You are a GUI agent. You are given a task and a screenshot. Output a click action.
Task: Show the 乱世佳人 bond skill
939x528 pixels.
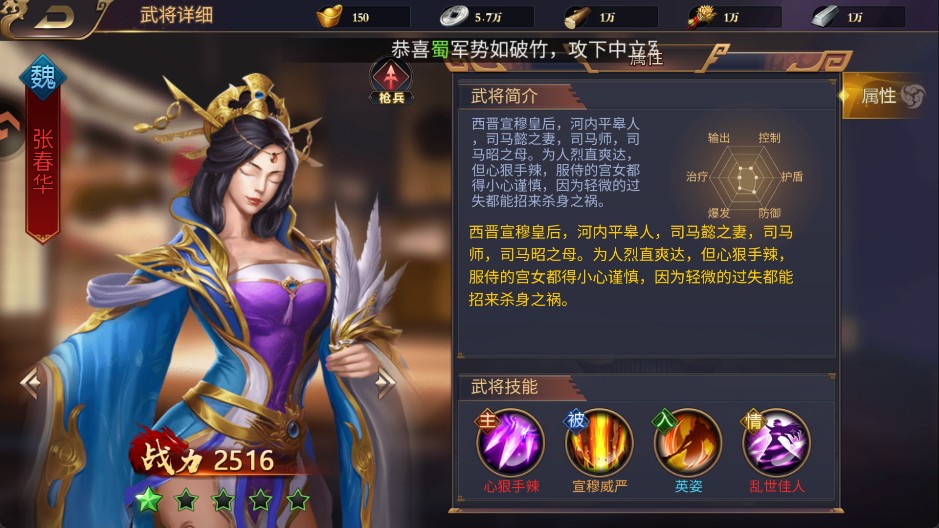pos(776,442)
